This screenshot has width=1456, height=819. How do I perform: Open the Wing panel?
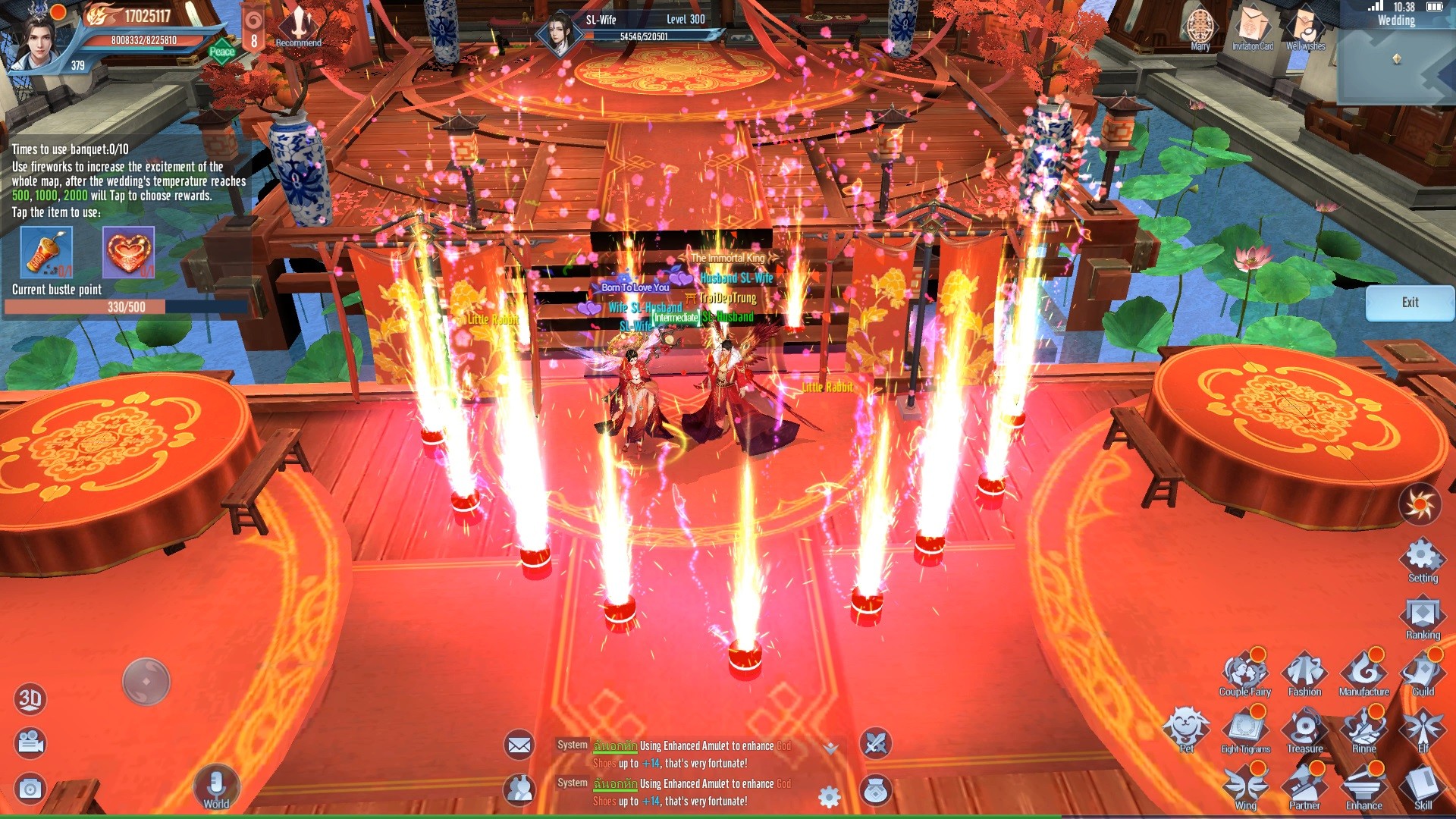(x=1244, y=787)
